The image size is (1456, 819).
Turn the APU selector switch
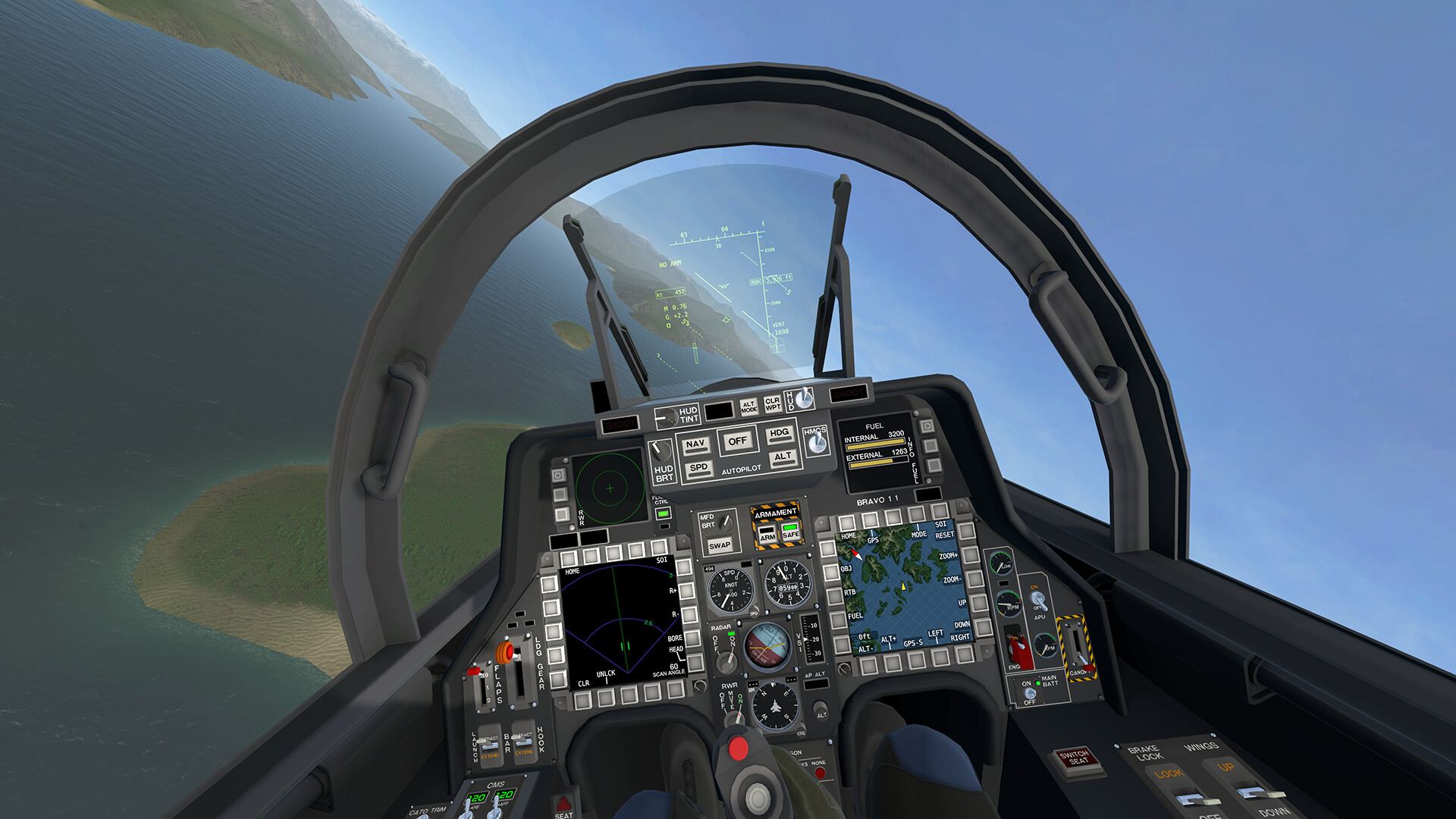(x=1038, y=599)
